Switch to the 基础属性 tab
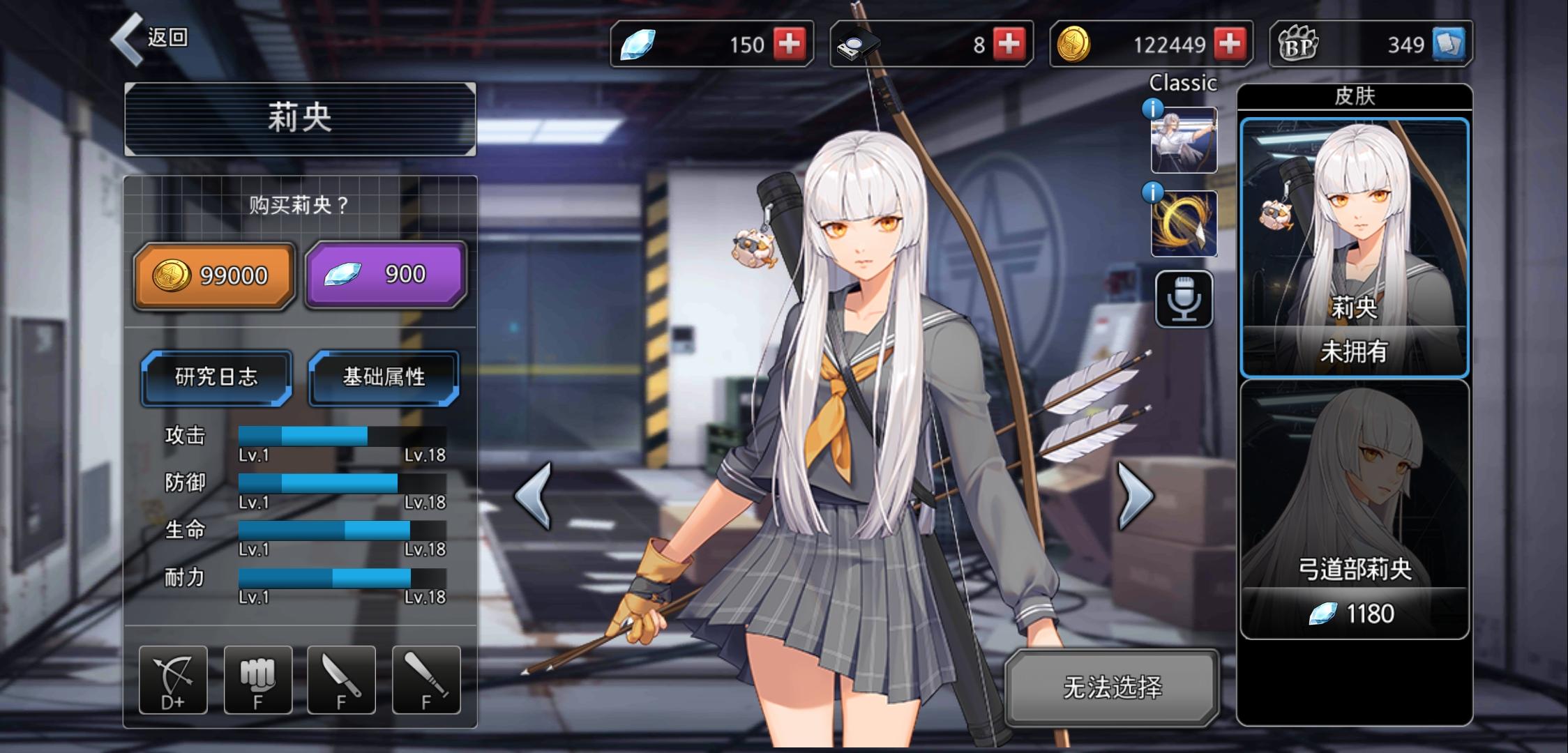Image resolution: width=1568 pixels, height=753 pixels. pyautogui.click(x=384, y=379)
